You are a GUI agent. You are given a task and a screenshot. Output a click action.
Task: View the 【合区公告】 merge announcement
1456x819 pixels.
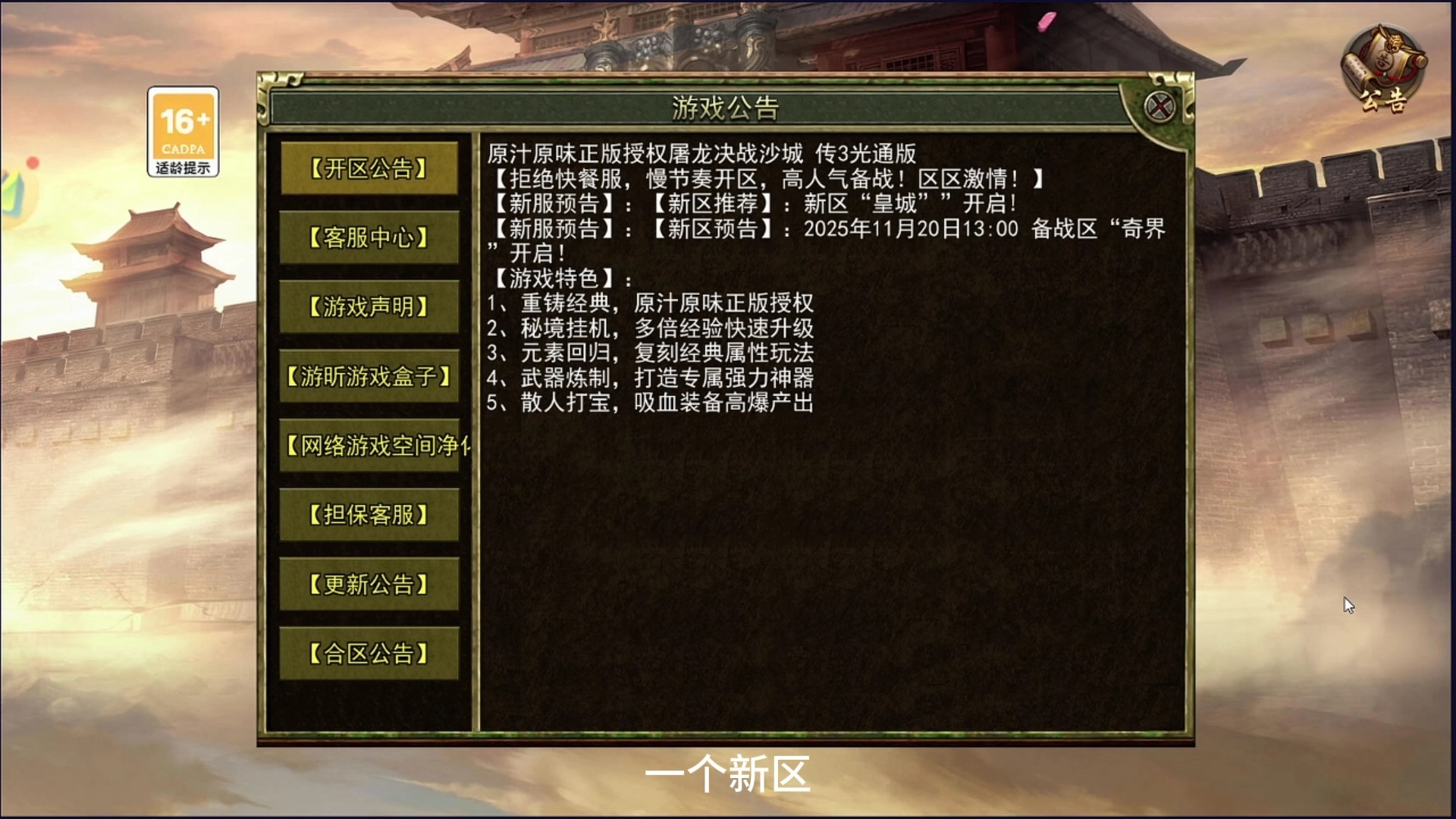369,654
